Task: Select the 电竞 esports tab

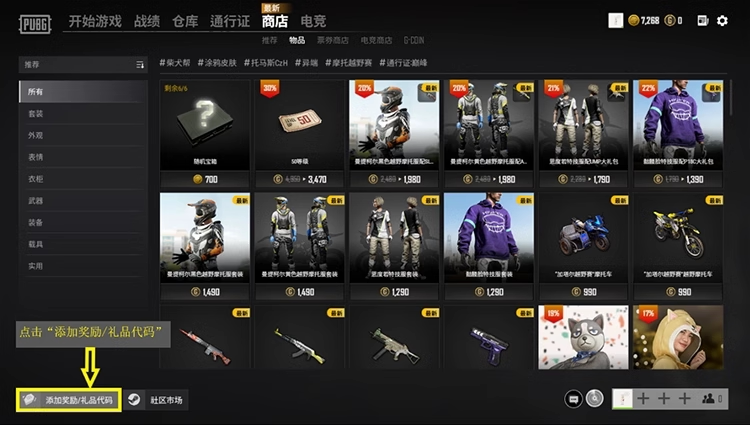Action: coord(313,21)
